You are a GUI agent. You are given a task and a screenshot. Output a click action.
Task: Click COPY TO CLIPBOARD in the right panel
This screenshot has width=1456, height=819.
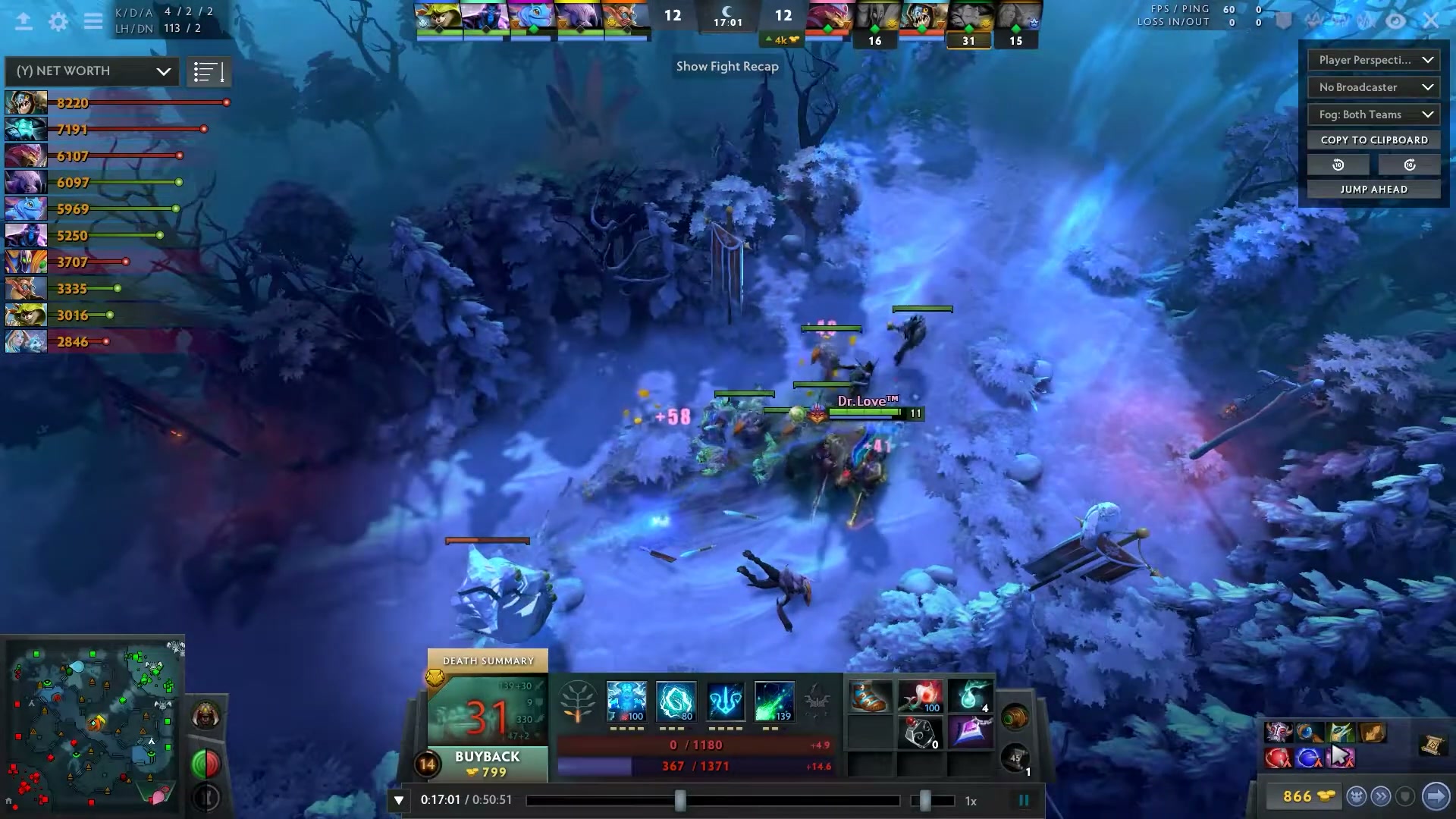click(1373, 140)
